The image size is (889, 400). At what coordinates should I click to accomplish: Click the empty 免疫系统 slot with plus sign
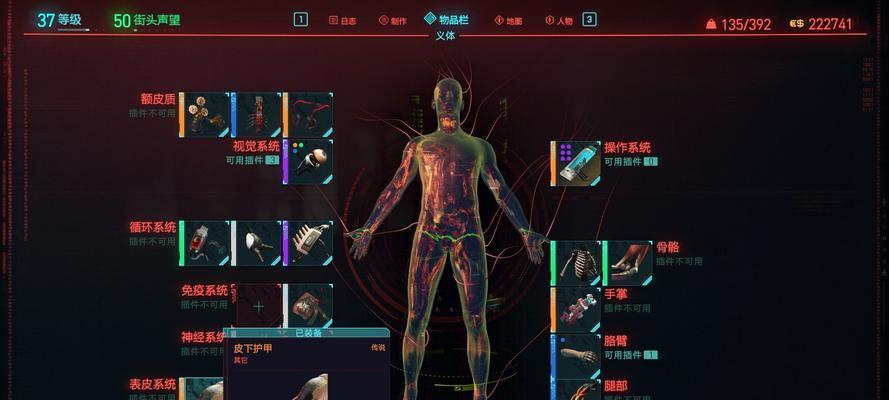click(x=258, y=306)
